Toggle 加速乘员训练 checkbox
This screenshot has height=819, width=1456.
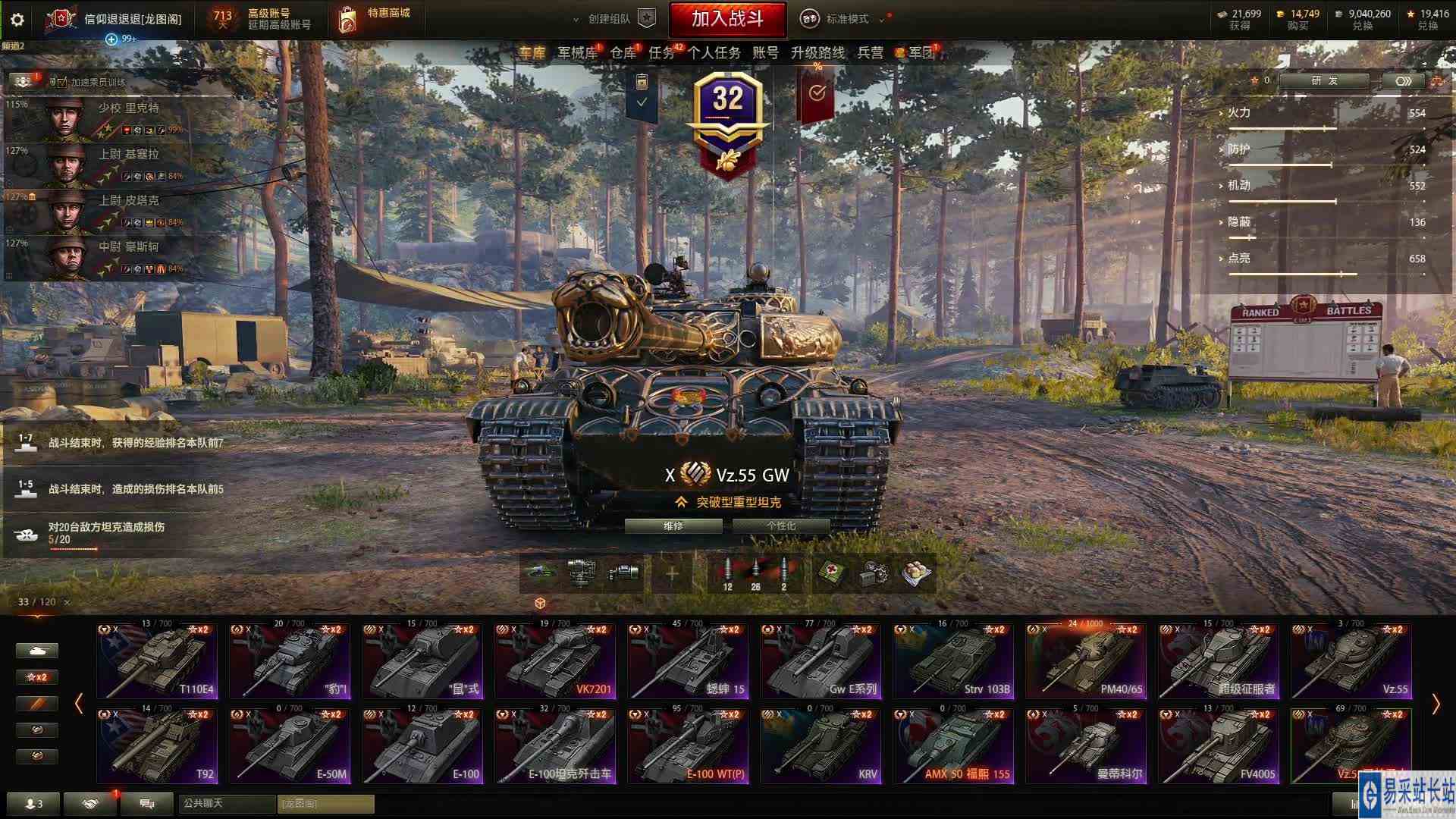point(62,82)
